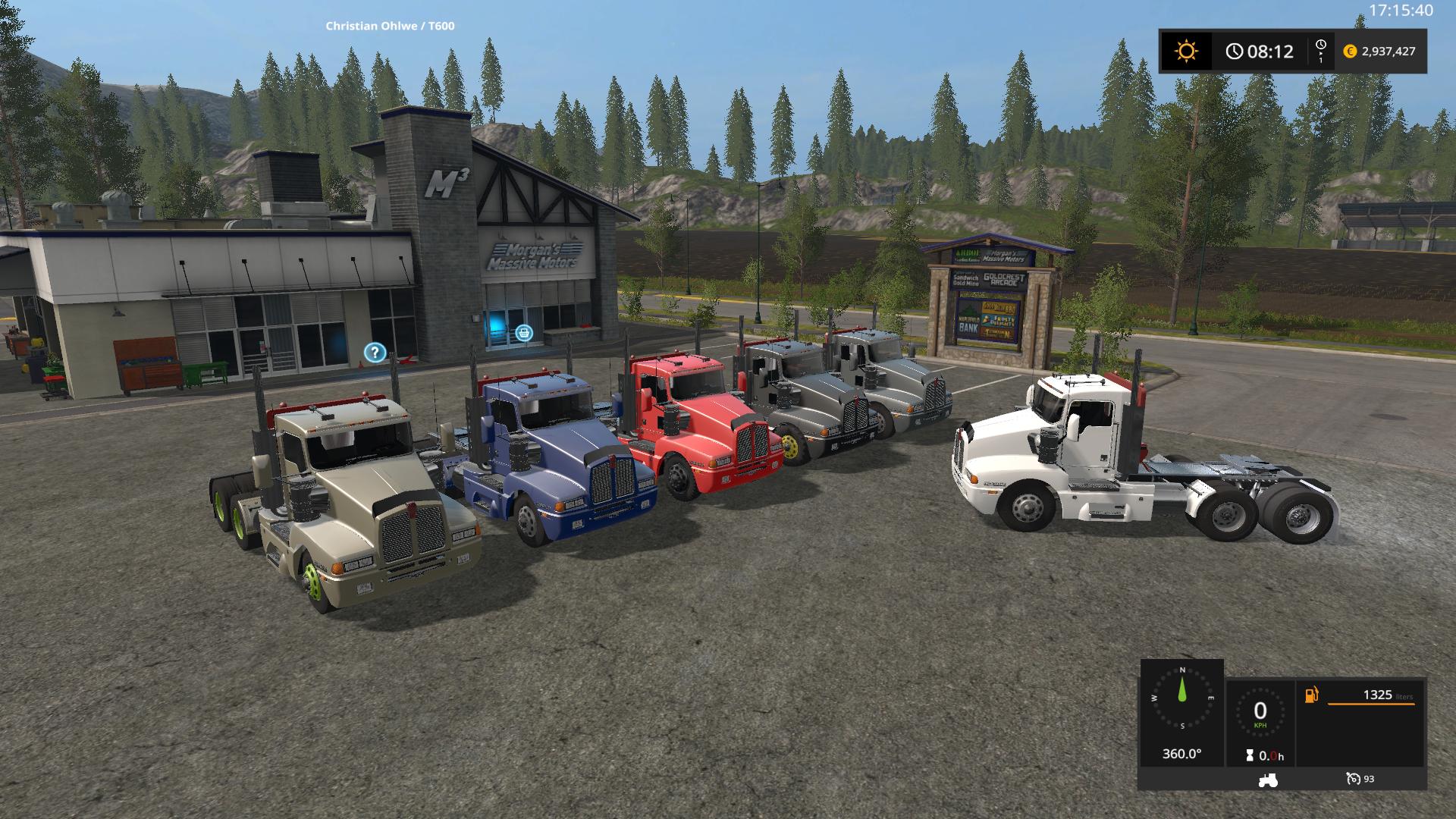Screen dimensions: 1456x819
Task: Click the clock icon beside 08:12
Action: tap(1234, 52)
